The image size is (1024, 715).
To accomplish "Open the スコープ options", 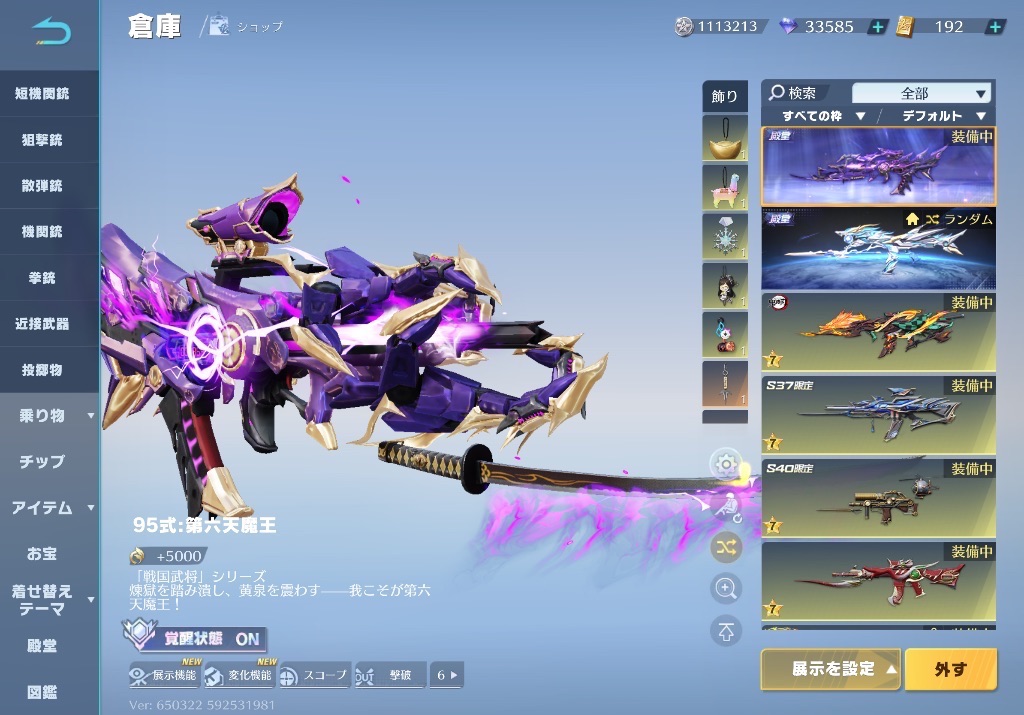I will click(313, 675).
